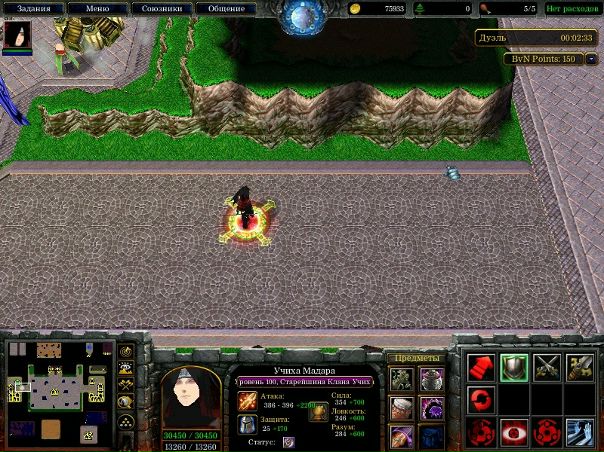Activate the red arrow Move command
The height and width of the screenshot is (452, 604).
tap(482, 367)
